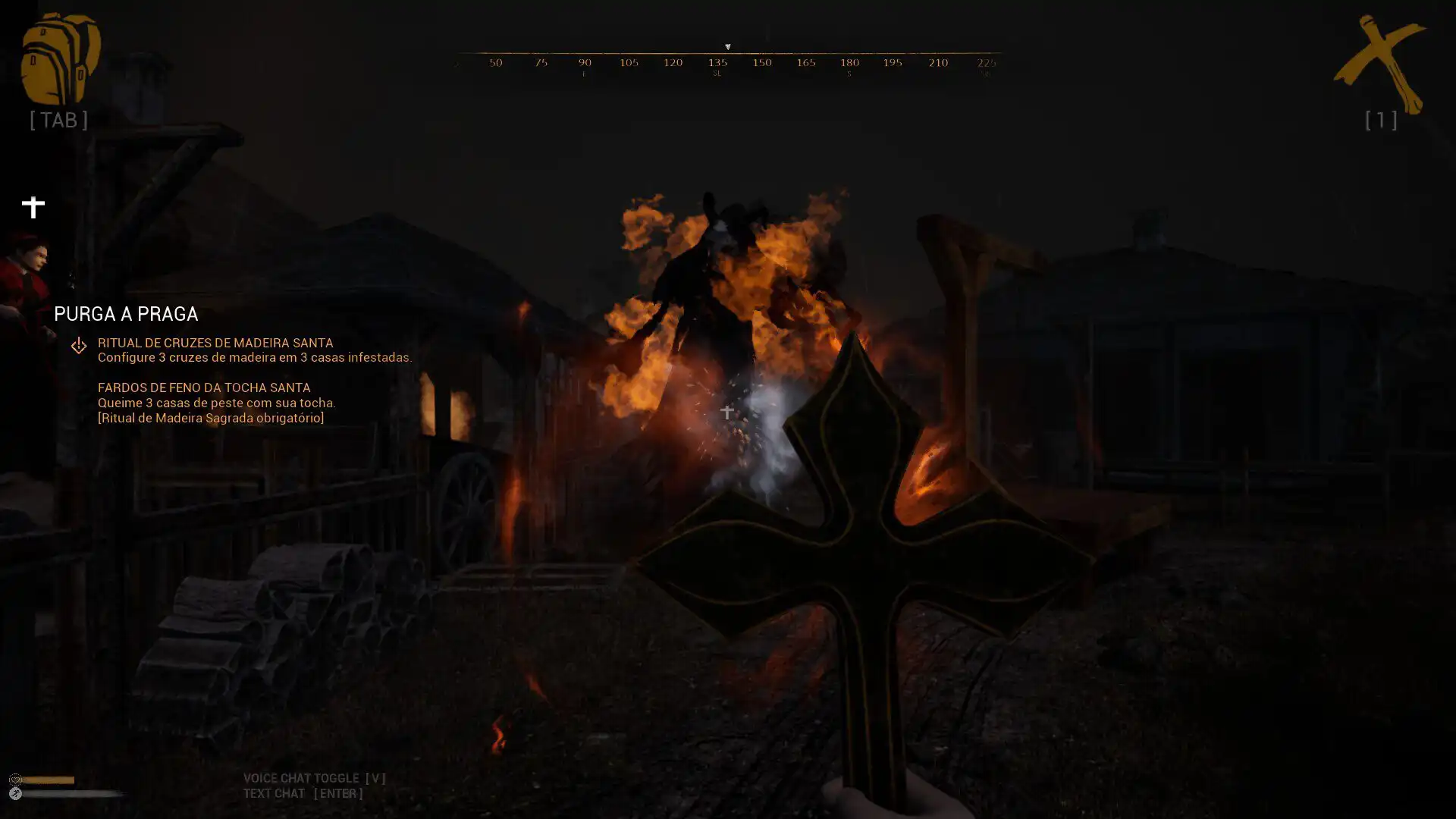Expand the RITUAL DE CRUZES objective entry
Viewport: 1456px width, 819px height.
click(x=215, y=342)
